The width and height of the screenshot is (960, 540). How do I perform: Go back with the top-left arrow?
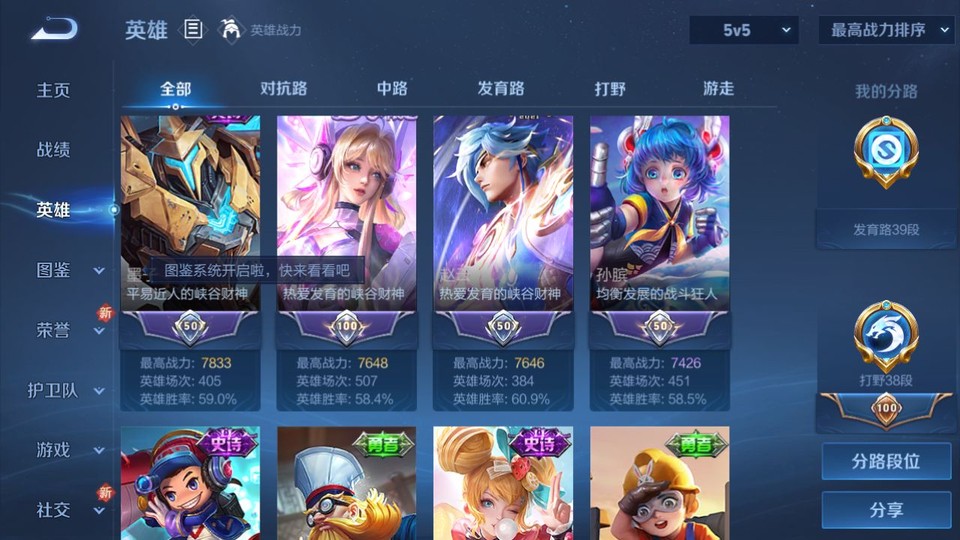54,29
